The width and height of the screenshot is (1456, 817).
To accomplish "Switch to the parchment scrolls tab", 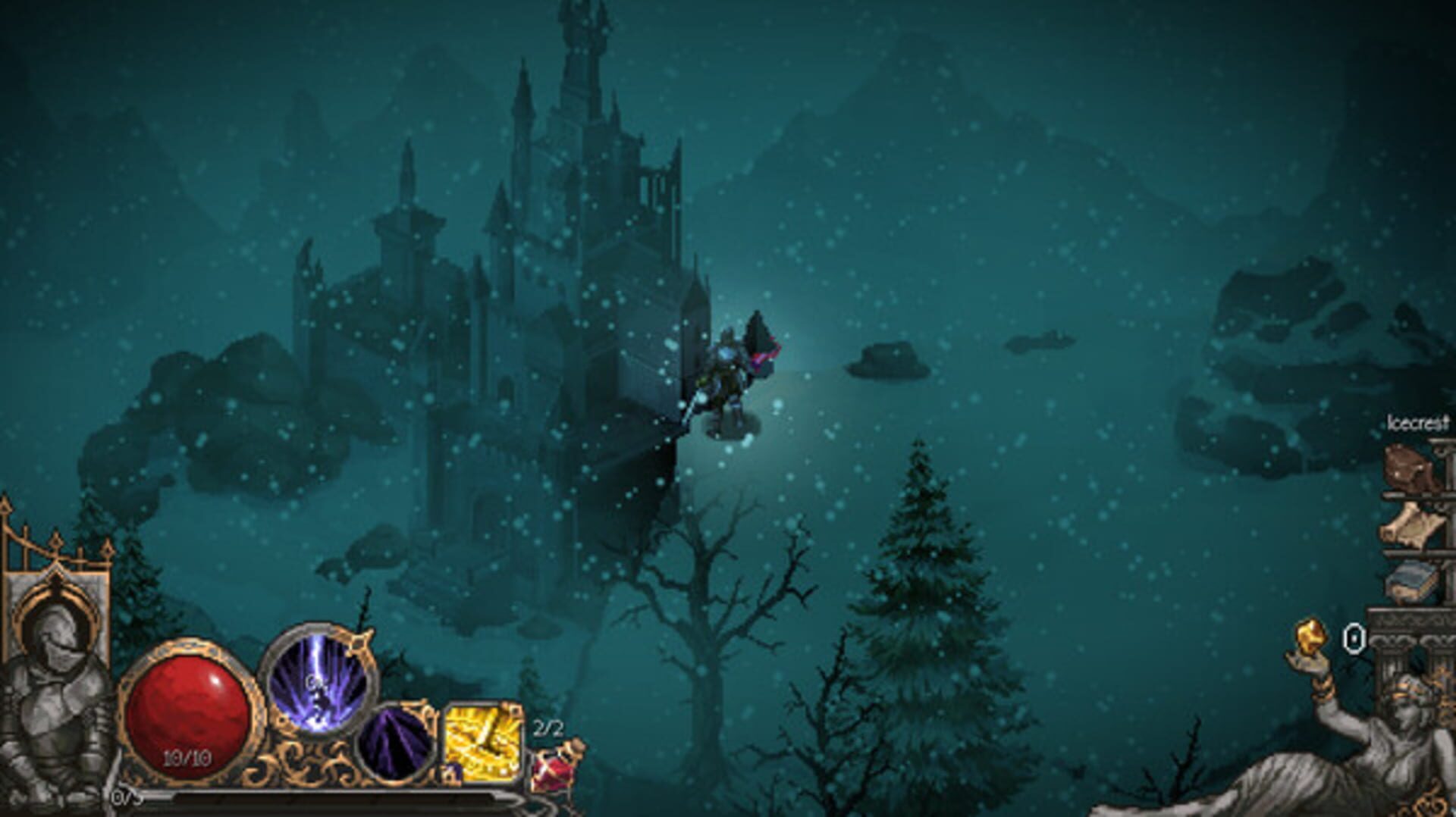I will (x=1405, y=524).
